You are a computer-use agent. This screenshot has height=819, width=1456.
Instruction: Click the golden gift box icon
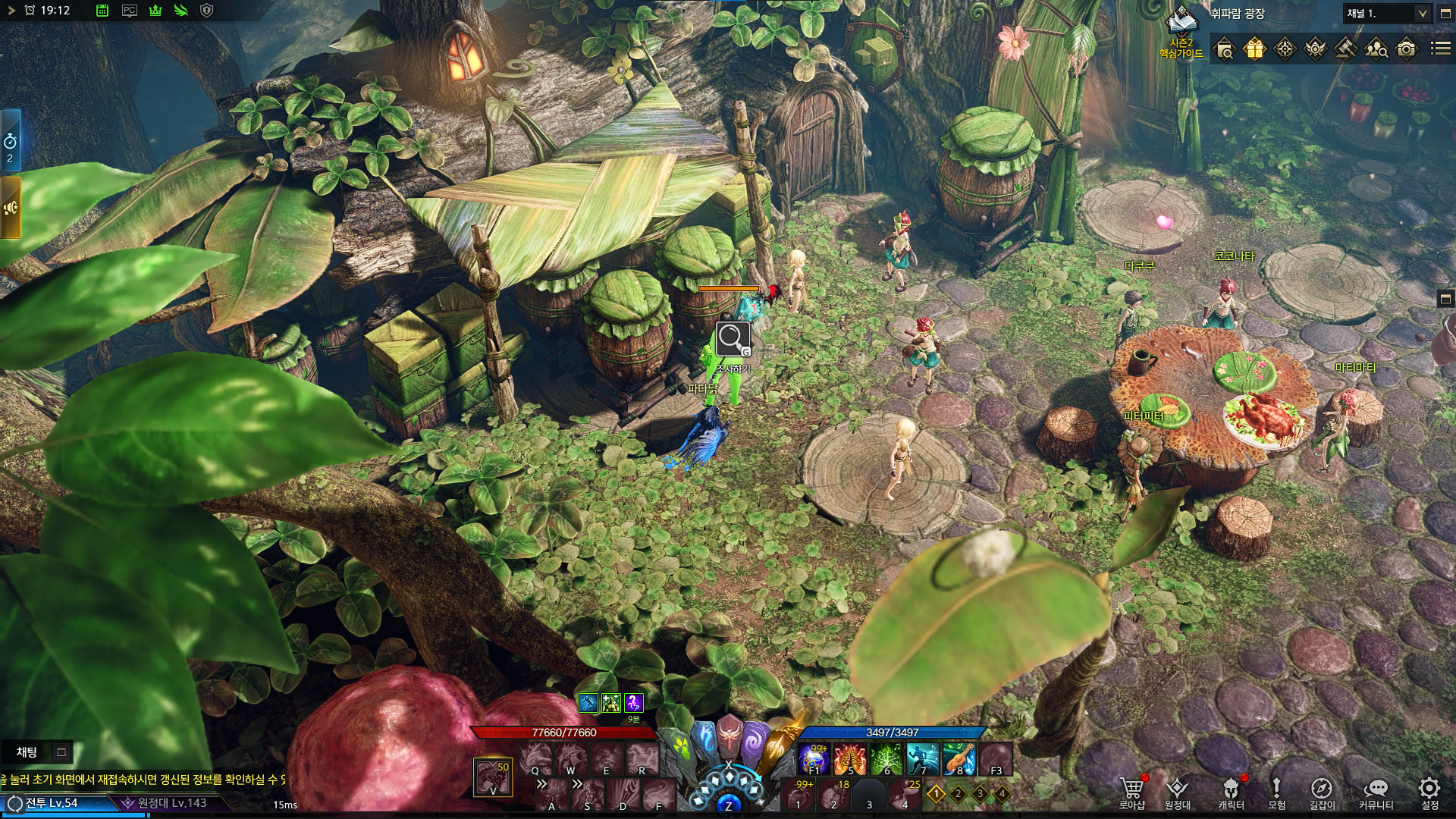tap(1254, 49)
